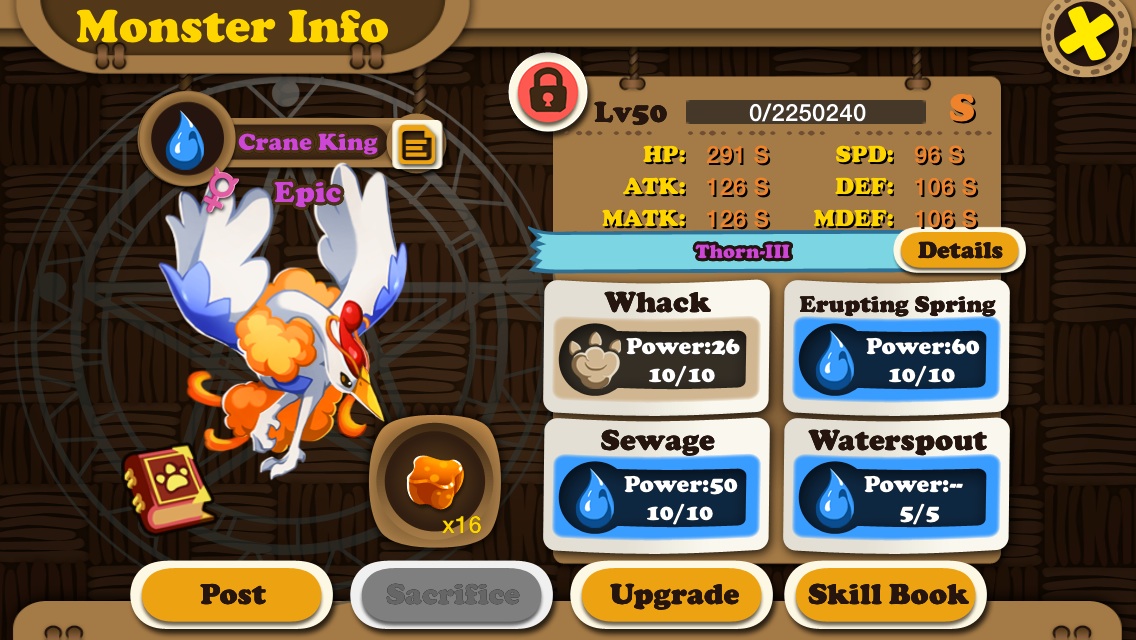Open the Upgrade menu

pyautogui.click(x=674, y=595)
